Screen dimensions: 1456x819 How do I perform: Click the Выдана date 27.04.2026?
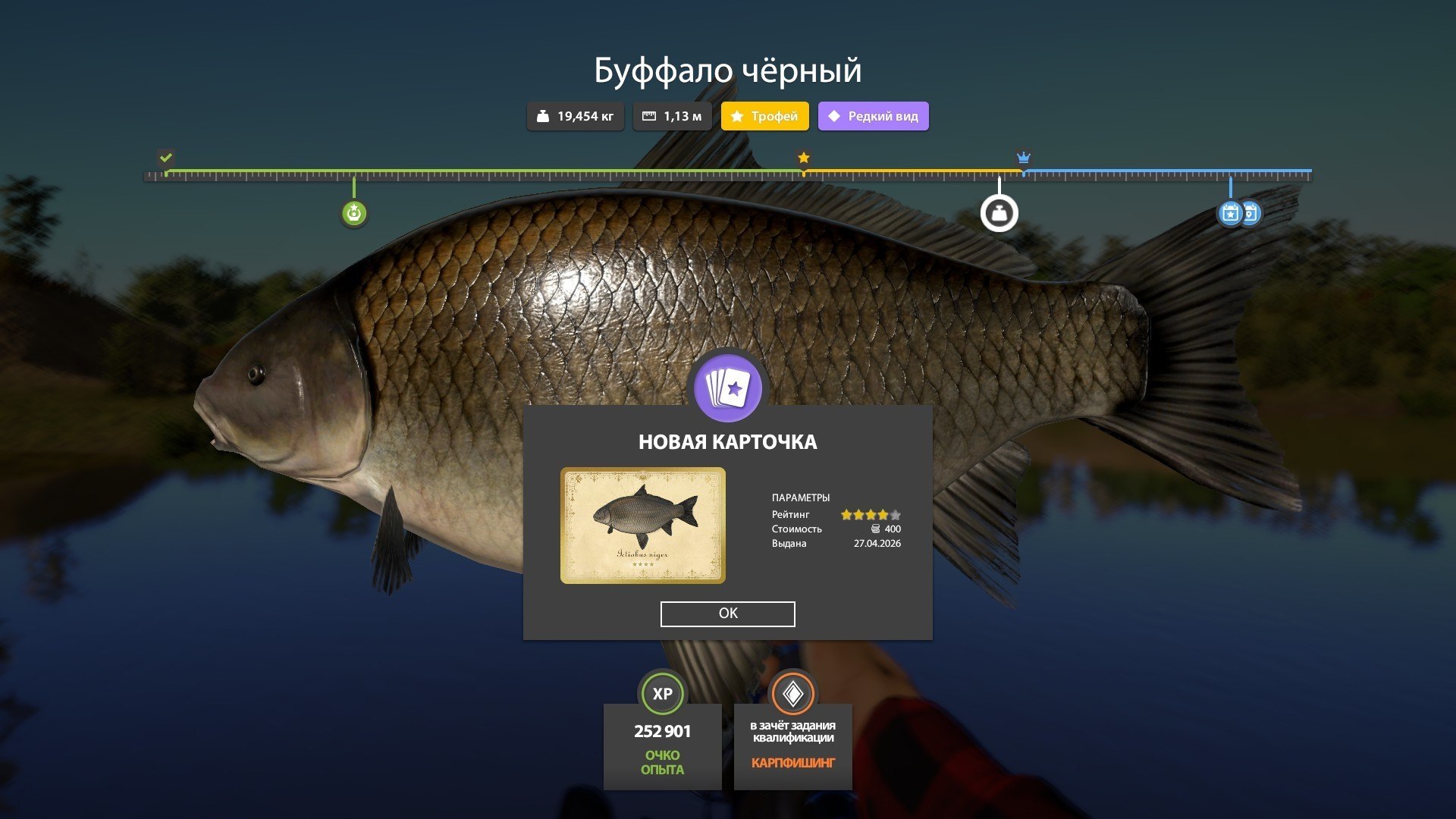(x=877, y=544)
